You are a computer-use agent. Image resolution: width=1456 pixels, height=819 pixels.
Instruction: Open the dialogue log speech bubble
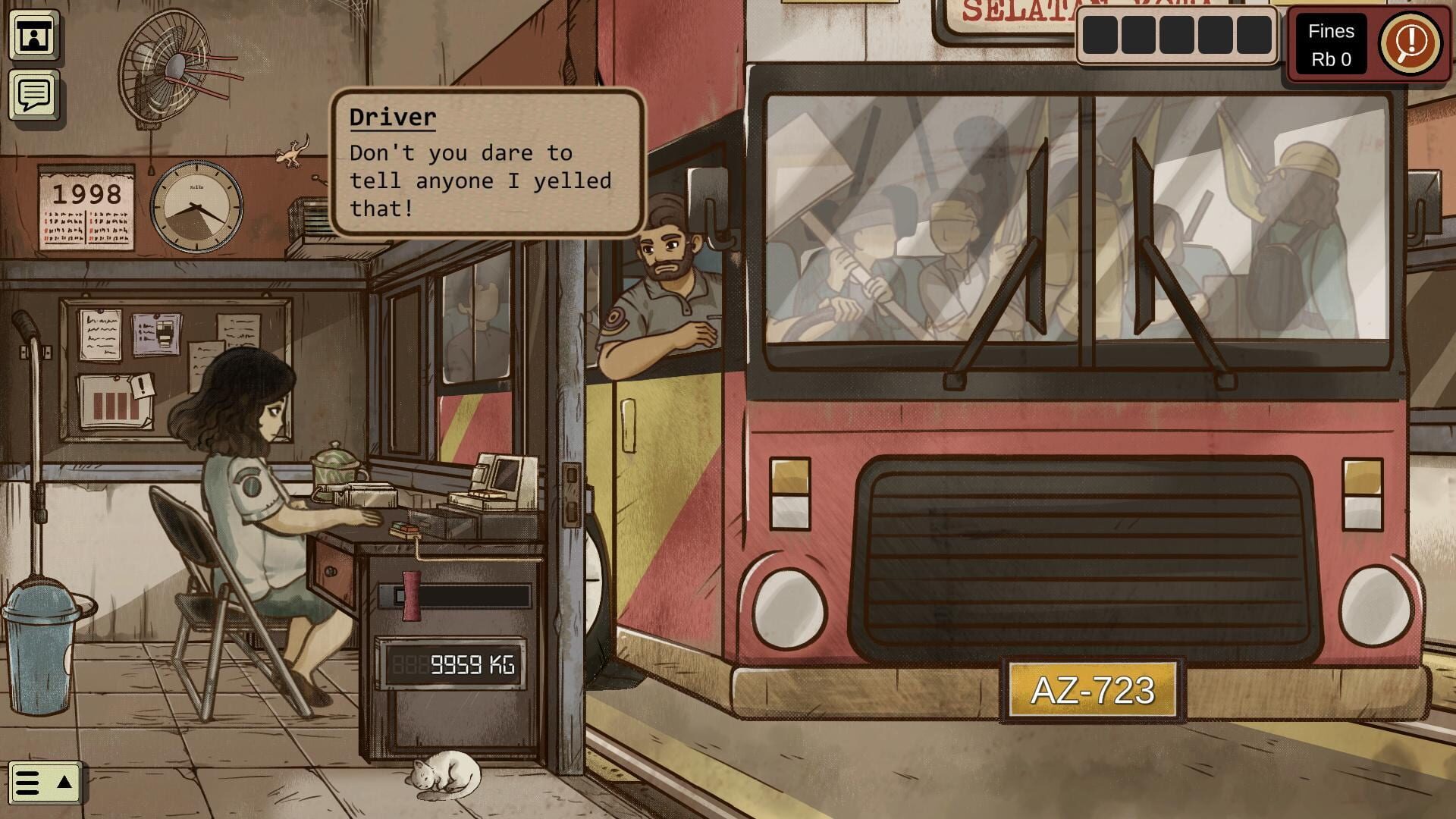[33, 95]
